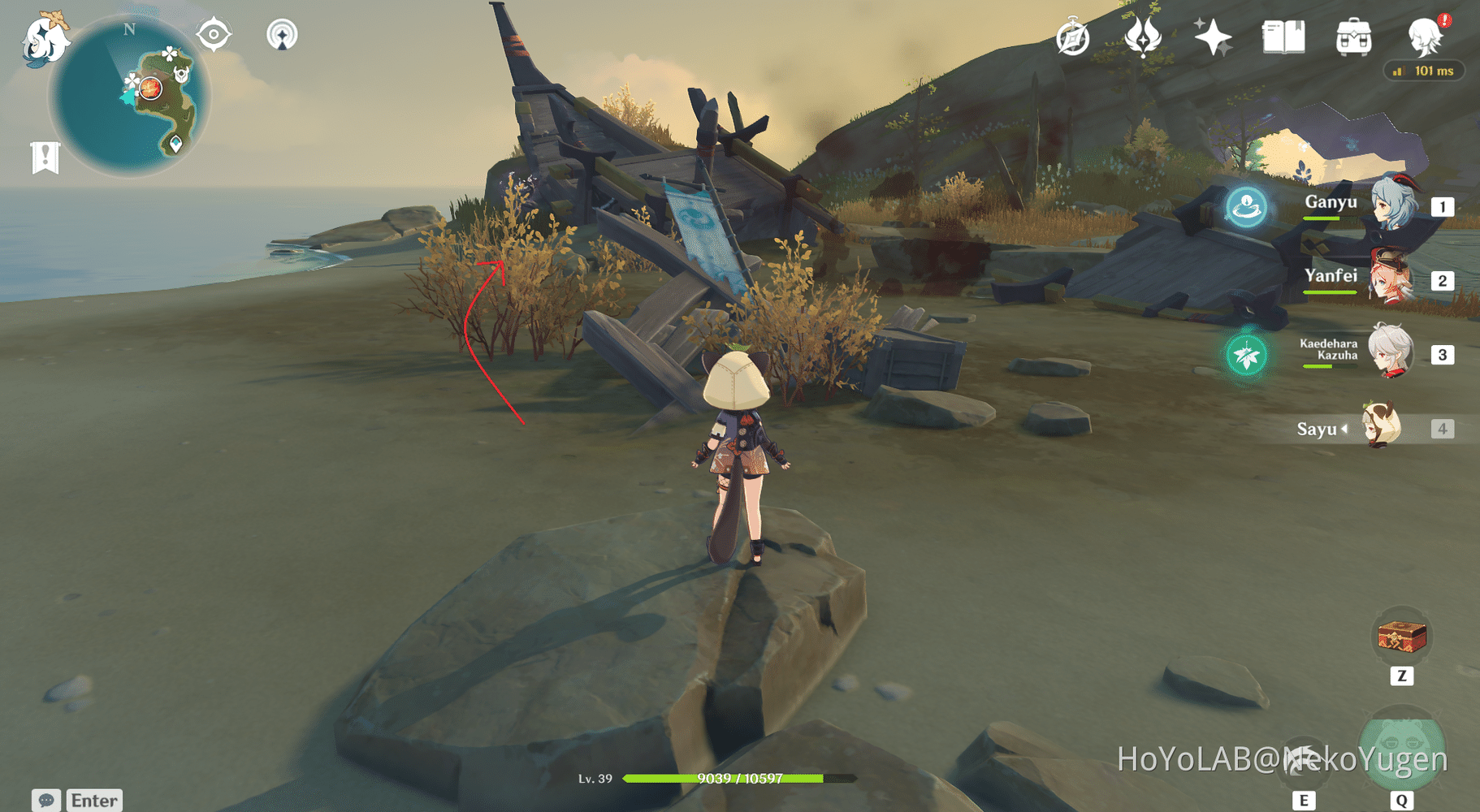
Task: Open the character profile icon with alert
Action: point(1426,36)
